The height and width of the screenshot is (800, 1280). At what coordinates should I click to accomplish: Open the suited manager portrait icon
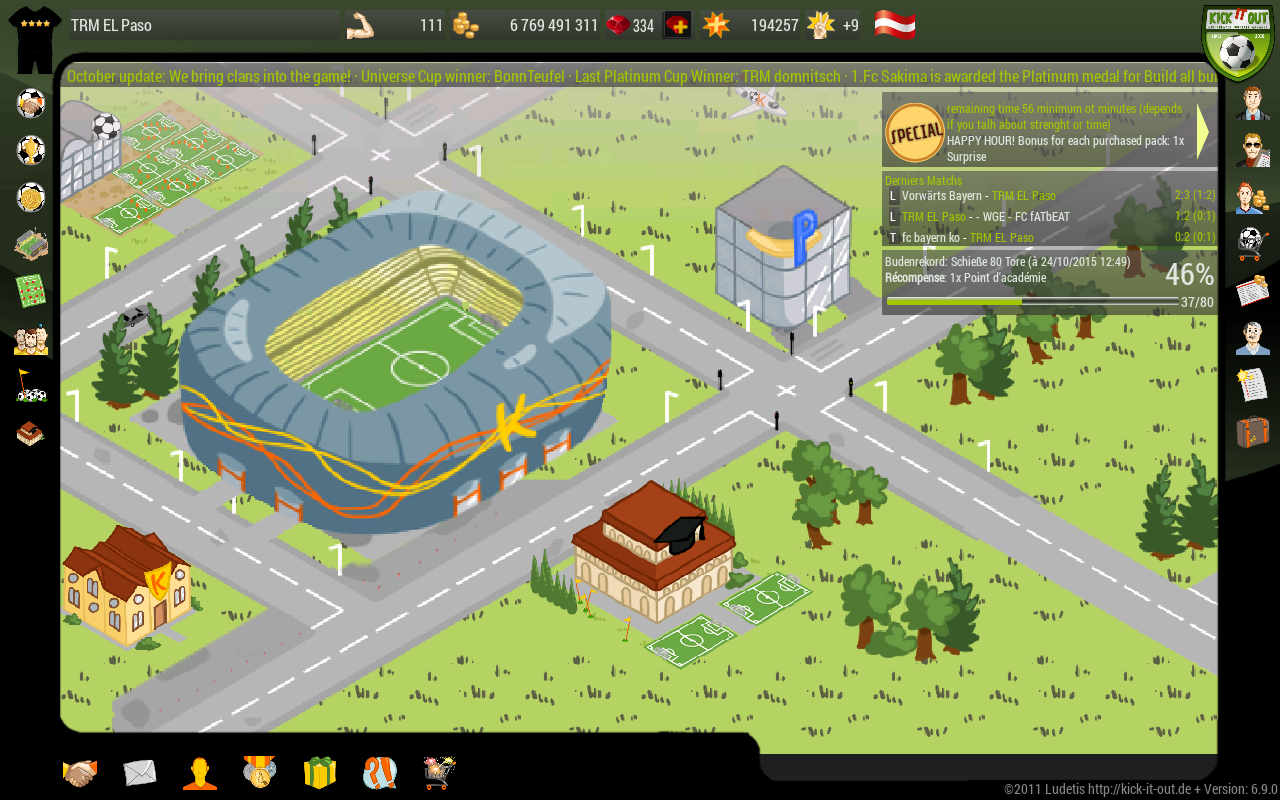tap(1252, 103)
